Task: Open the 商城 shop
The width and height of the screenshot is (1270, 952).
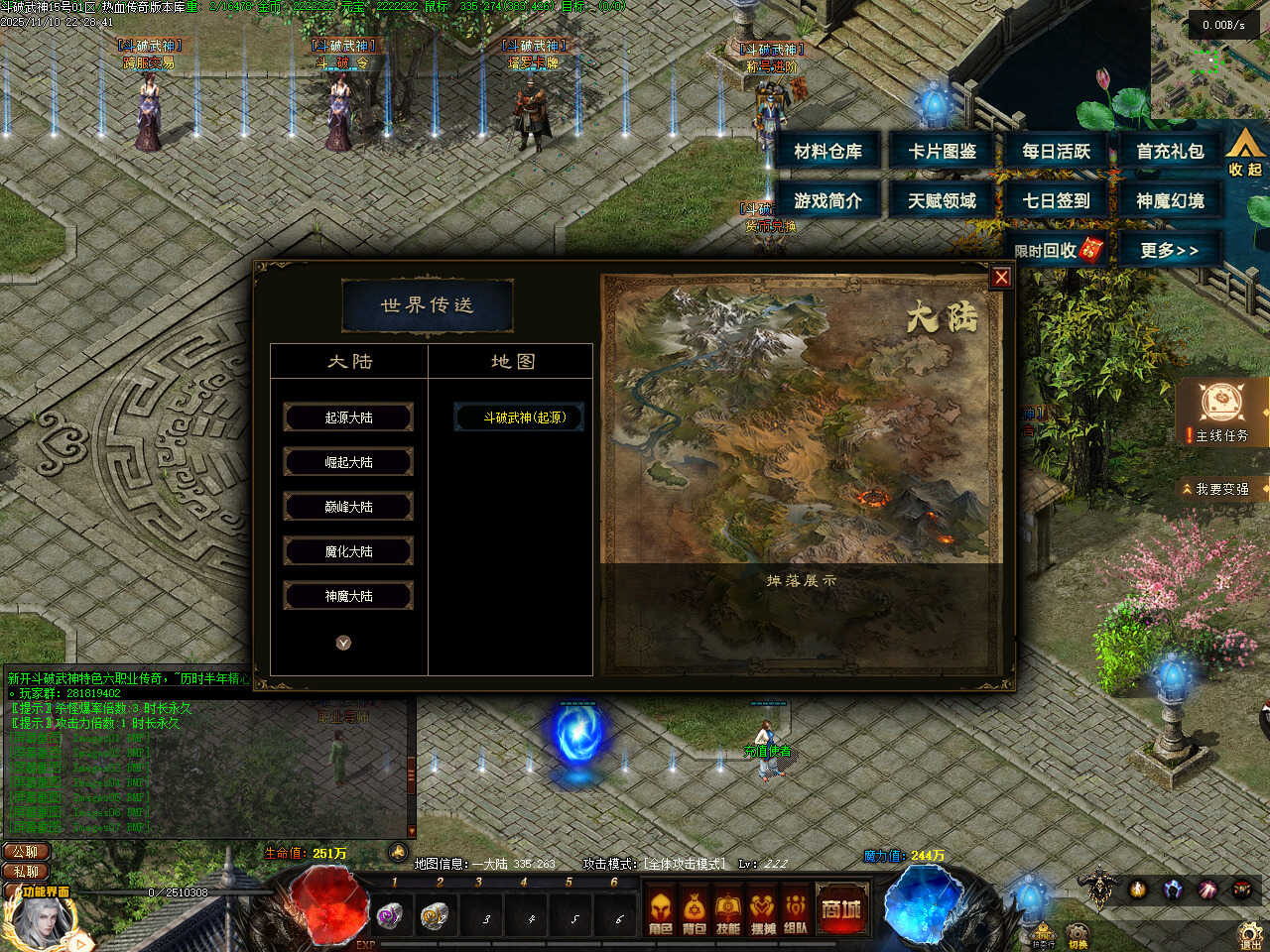Action: click(840, 909)
